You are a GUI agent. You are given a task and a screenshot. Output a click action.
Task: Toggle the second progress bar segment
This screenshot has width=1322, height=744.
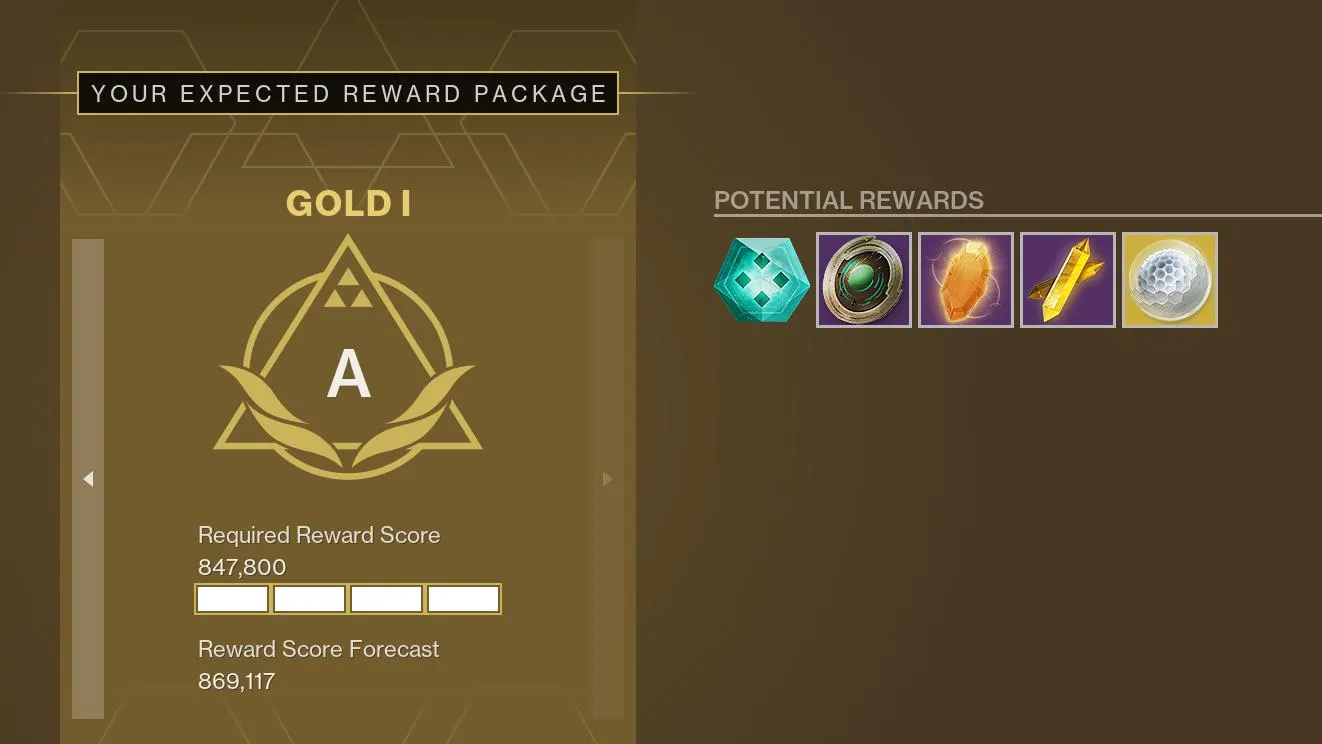tap(309, 598)
